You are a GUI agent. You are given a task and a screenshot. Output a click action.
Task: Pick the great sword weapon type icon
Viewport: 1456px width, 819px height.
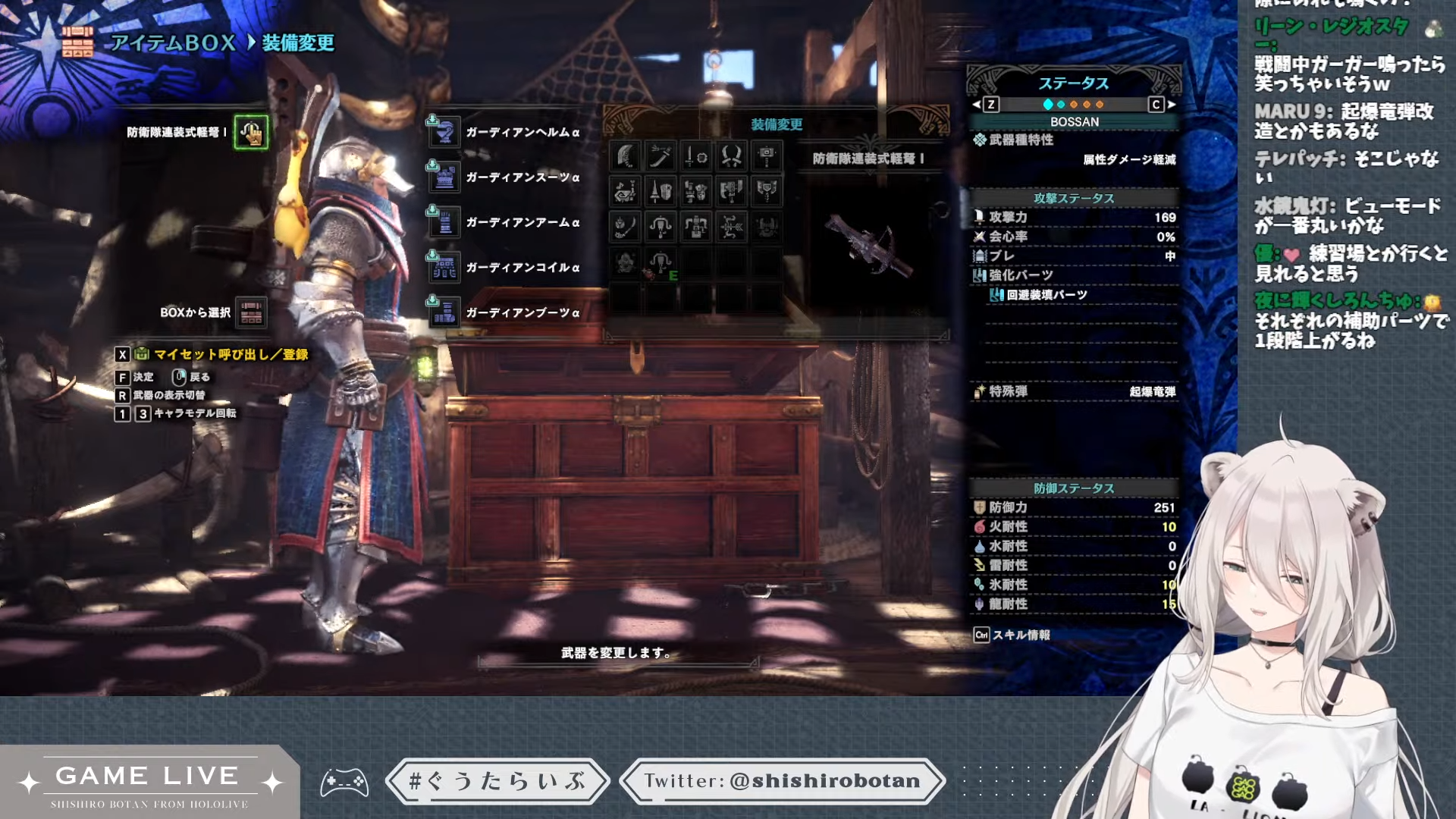[x=625, y=156]
